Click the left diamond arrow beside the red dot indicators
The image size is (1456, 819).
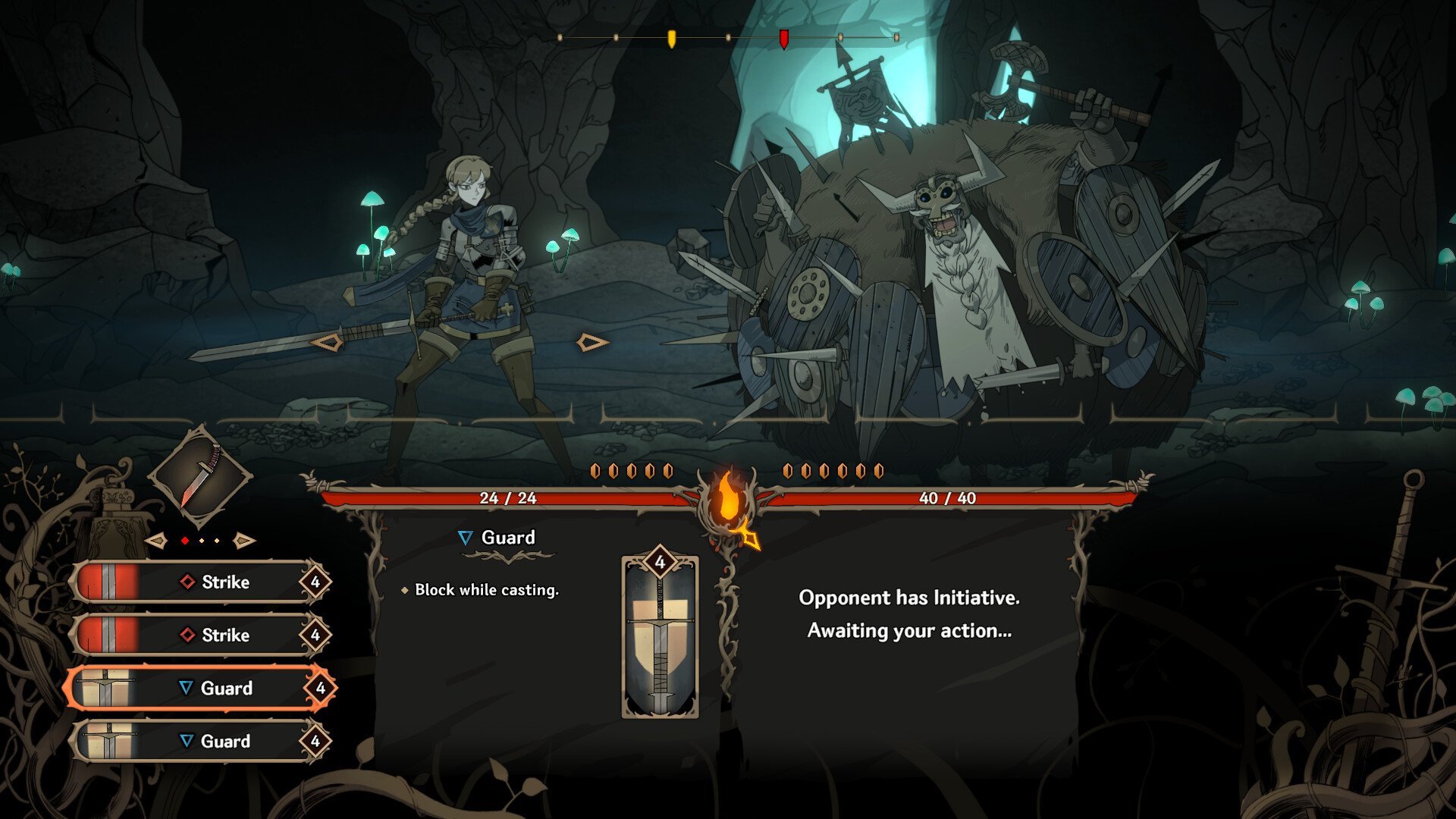[x=157, y=541]
